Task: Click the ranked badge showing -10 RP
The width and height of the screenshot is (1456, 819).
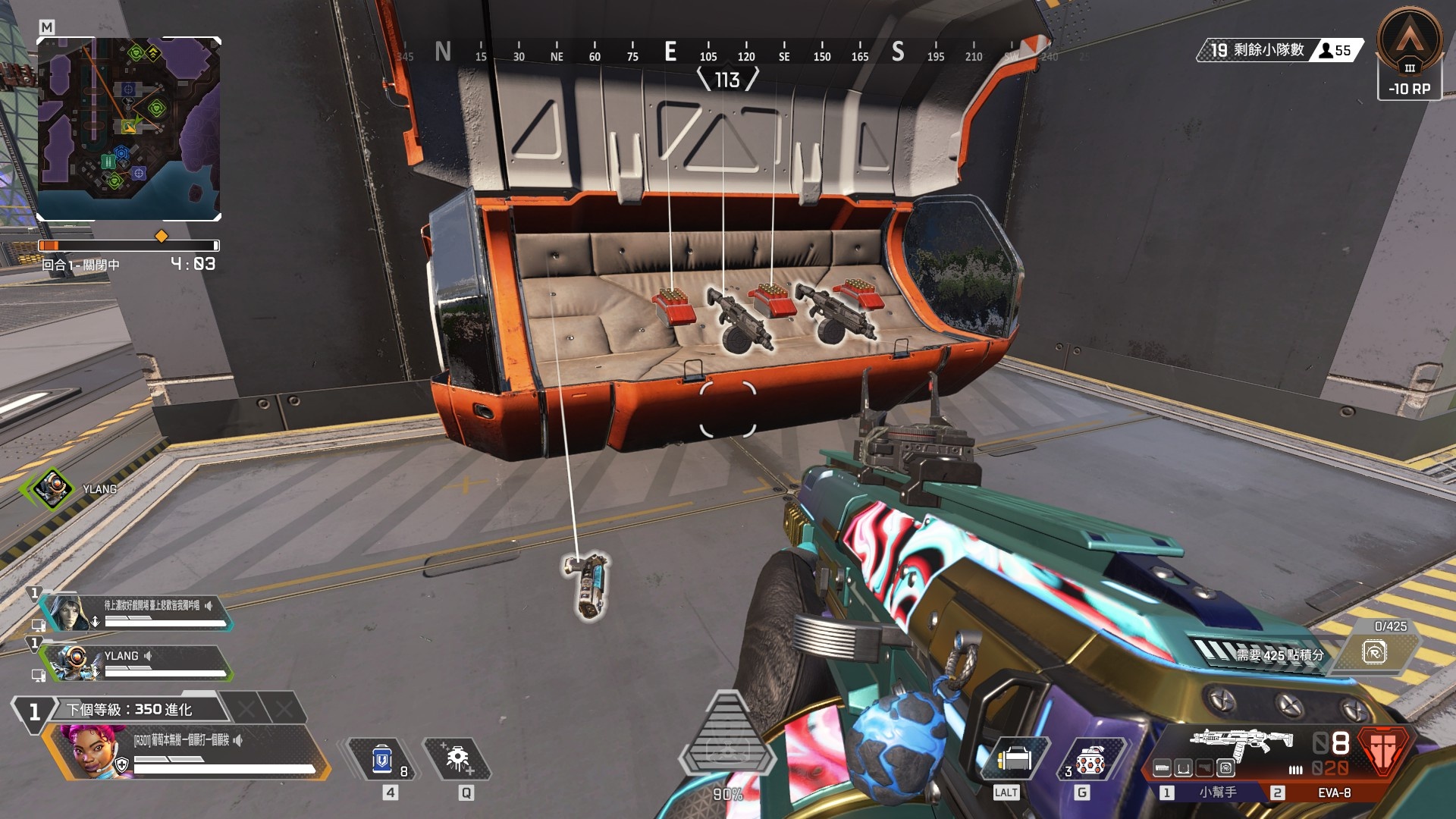Action: [x=1409, y=53]
